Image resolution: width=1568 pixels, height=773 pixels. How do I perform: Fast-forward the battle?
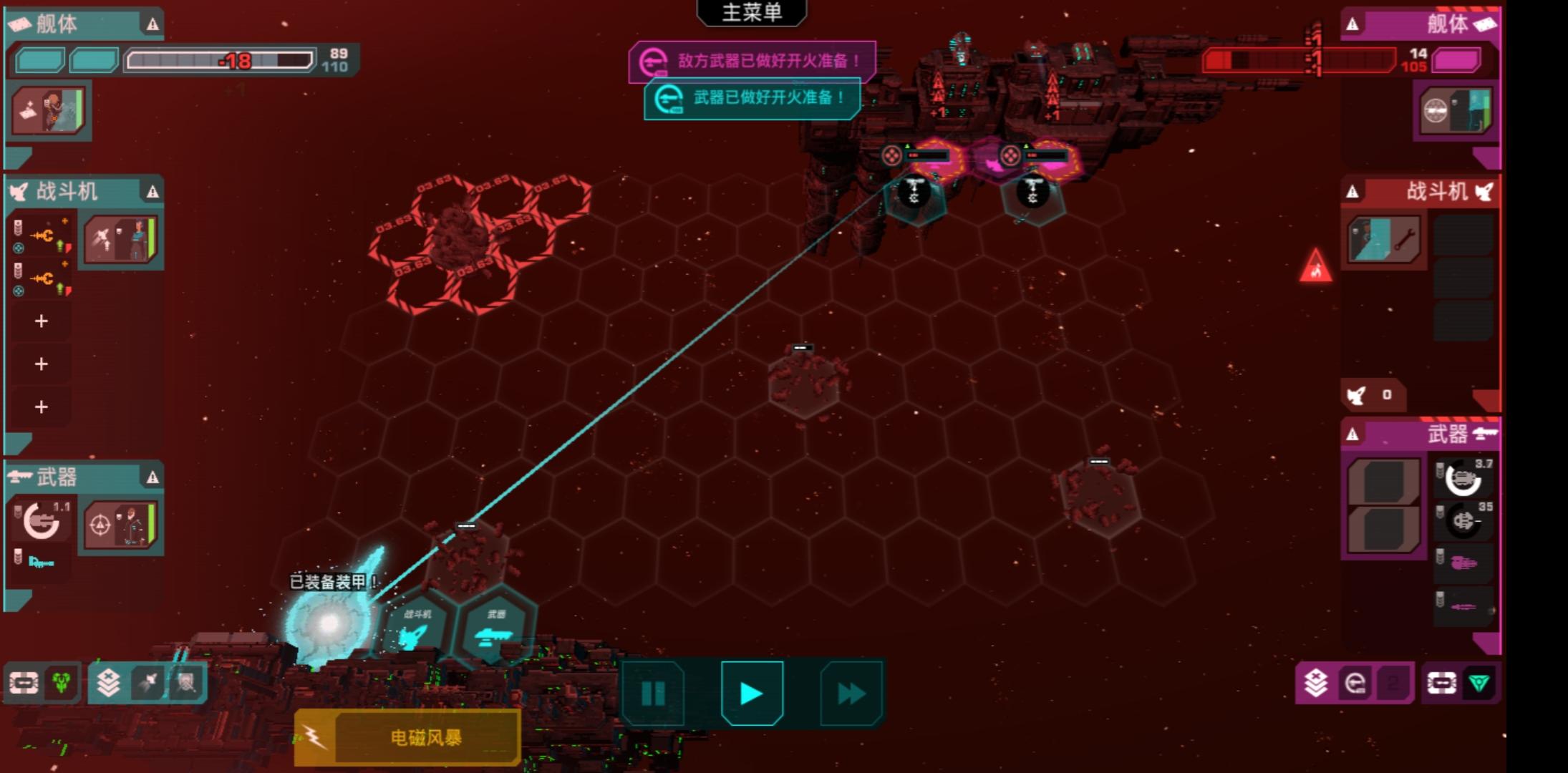coord(851,693)
